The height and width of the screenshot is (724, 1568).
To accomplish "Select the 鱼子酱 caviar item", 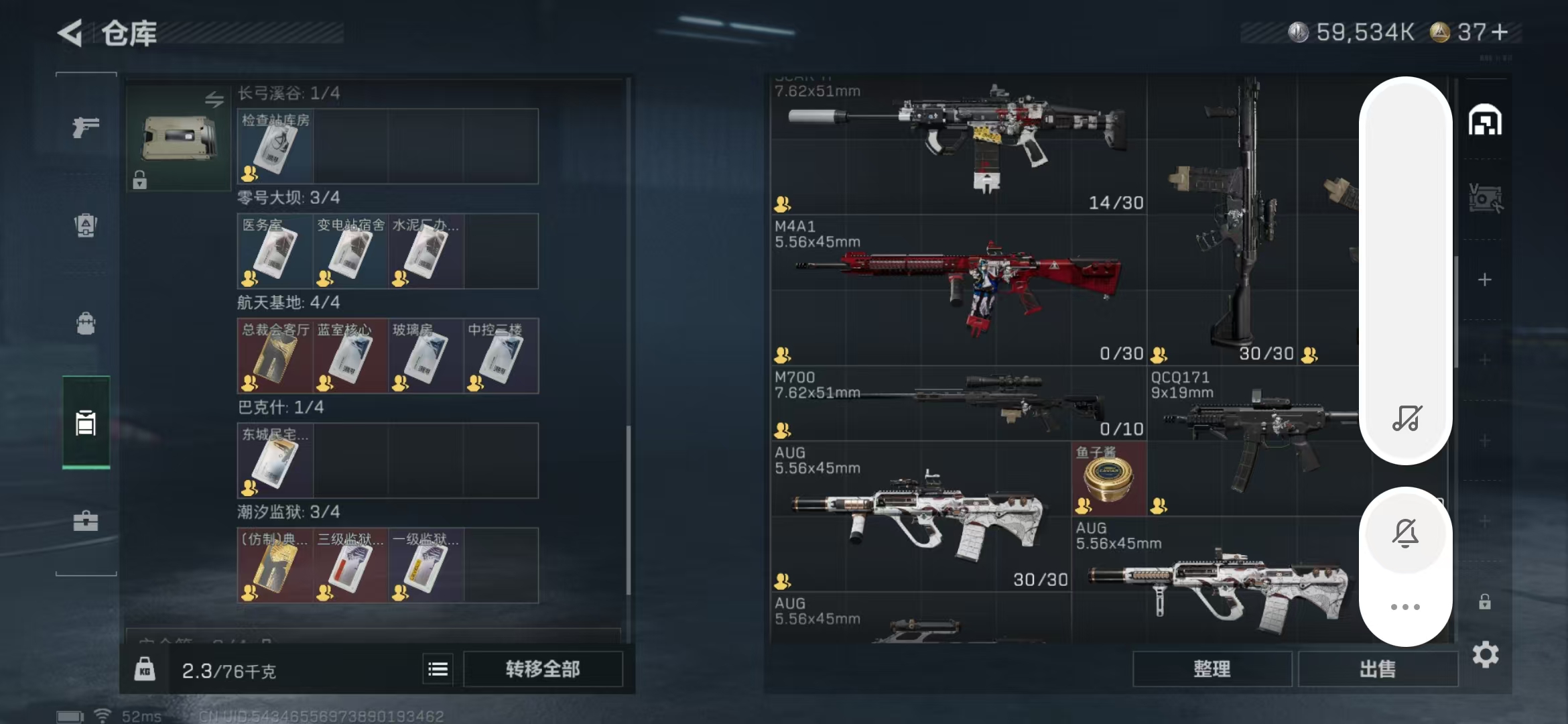I will 1109,479.
